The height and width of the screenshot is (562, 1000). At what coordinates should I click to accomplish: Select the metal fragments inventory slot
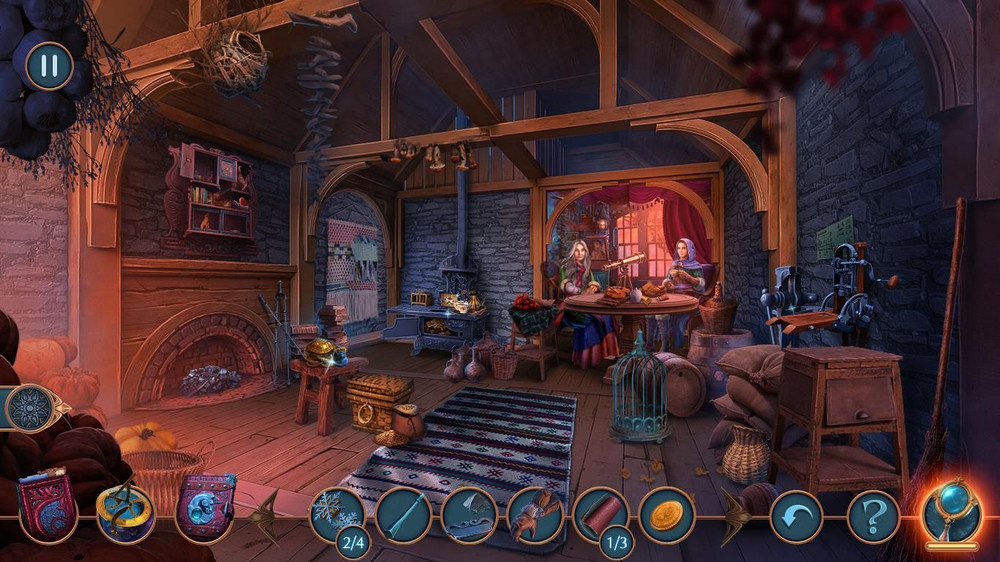pyautogui.click(x=469, y=516)
